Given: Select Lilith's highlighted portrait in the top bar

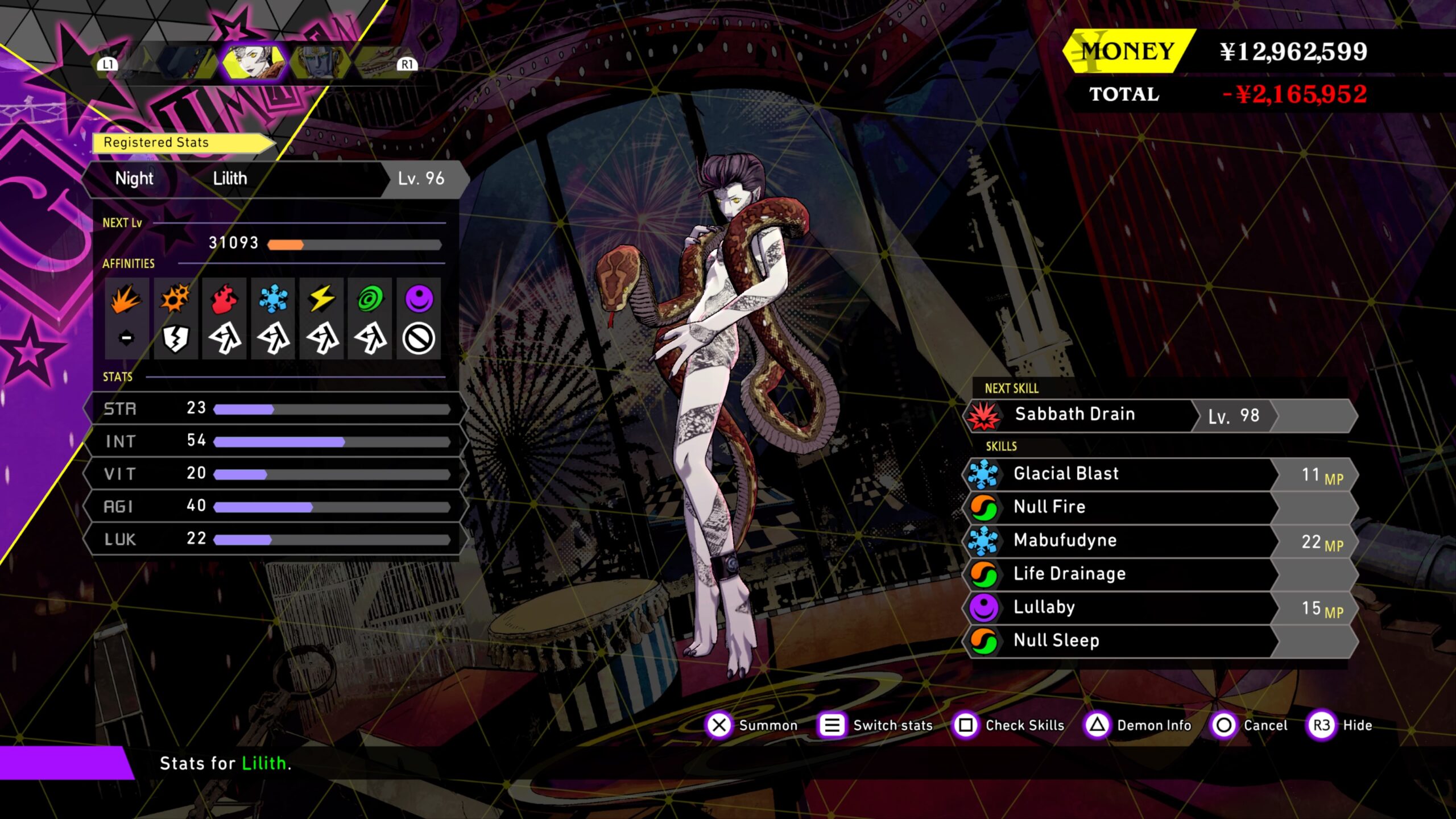Looking at the screenshot, I should tap(254, 61).
